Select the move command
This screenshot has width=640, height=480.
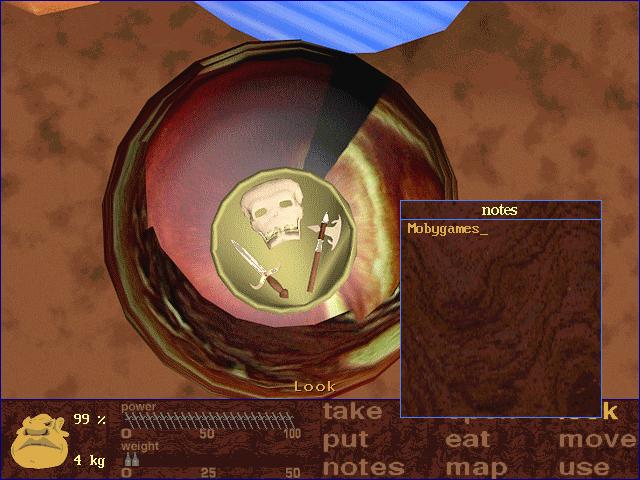coord(597,439)
